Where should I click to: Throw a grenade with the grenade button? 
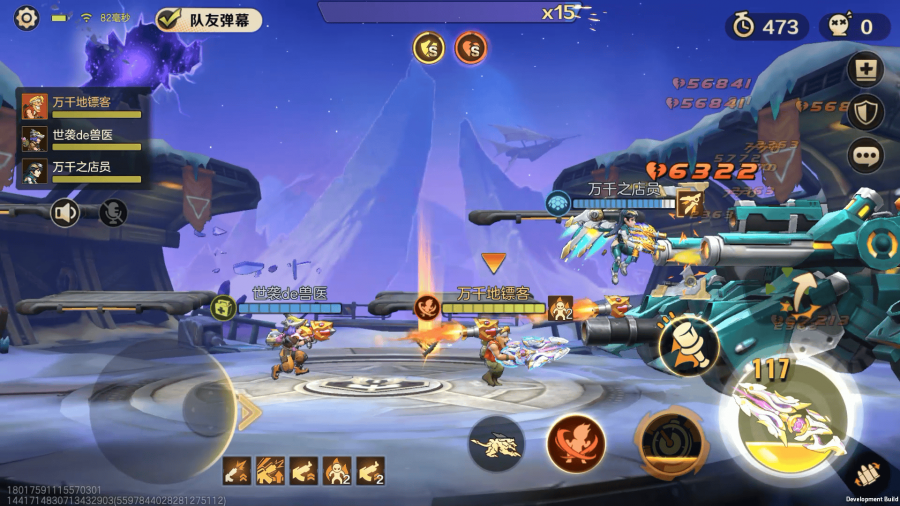689,345
